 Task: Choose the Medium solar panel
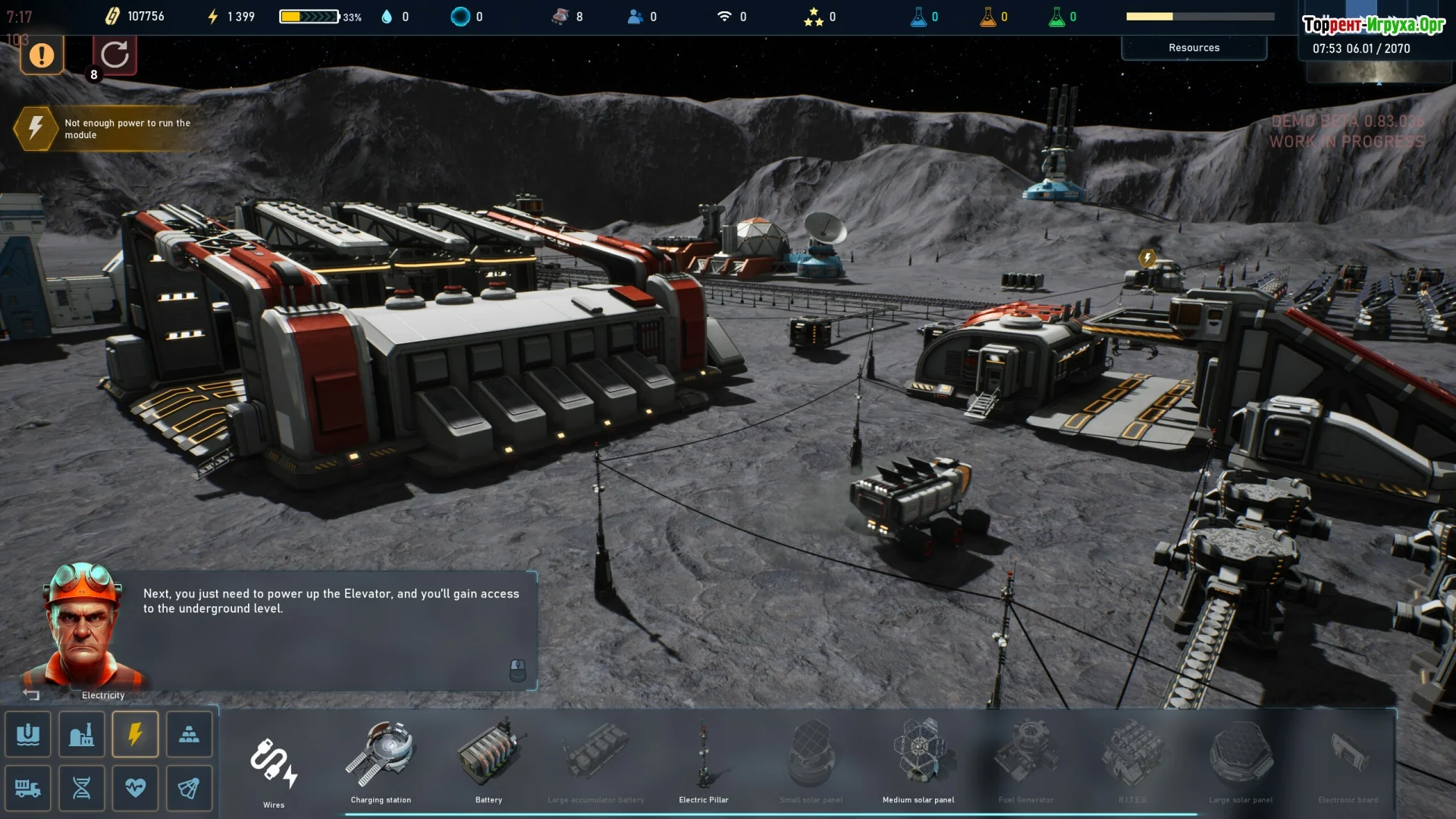[918, 758]
